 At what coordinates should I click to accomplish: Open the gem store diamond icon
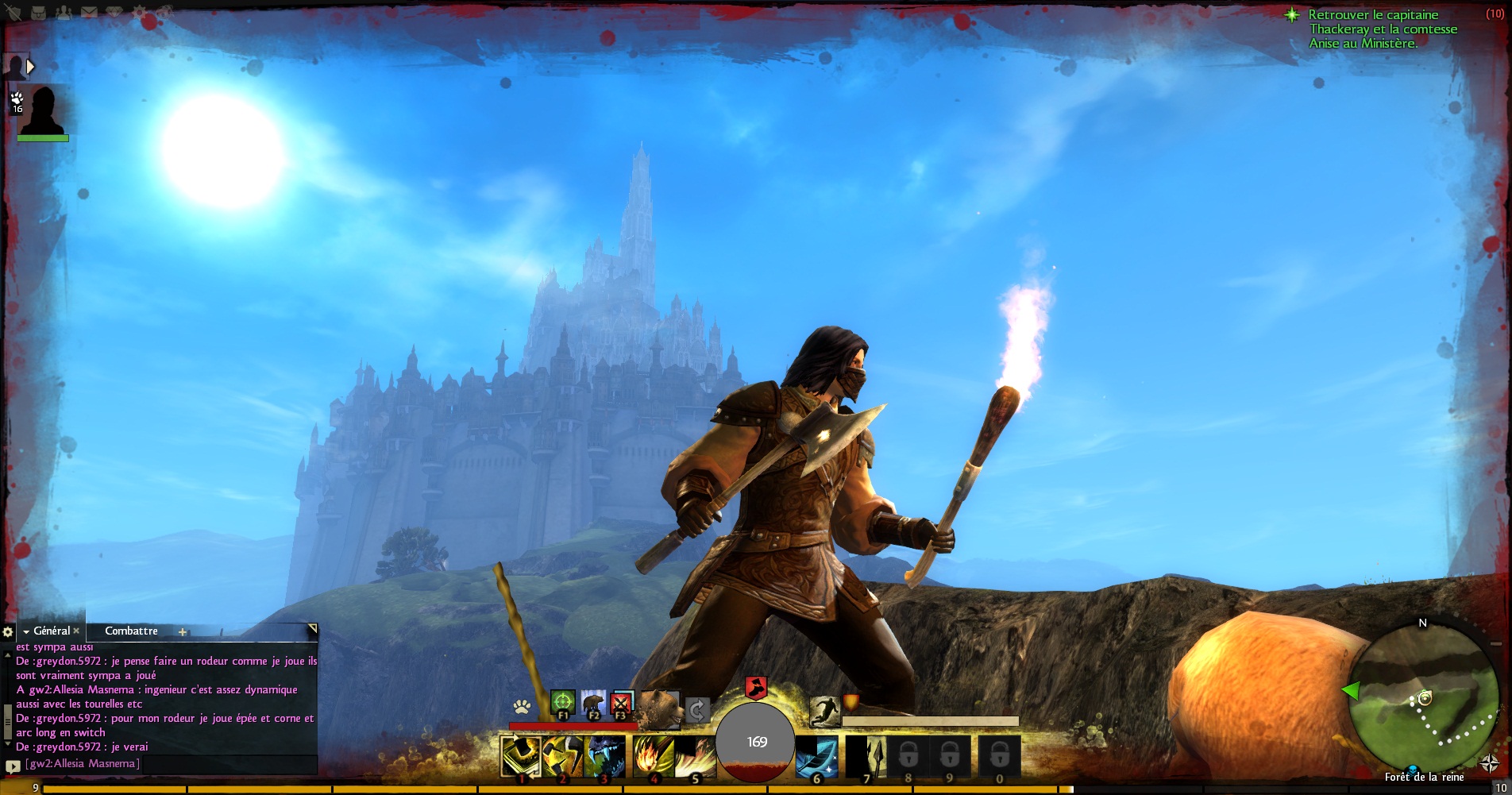coord(114,12)
